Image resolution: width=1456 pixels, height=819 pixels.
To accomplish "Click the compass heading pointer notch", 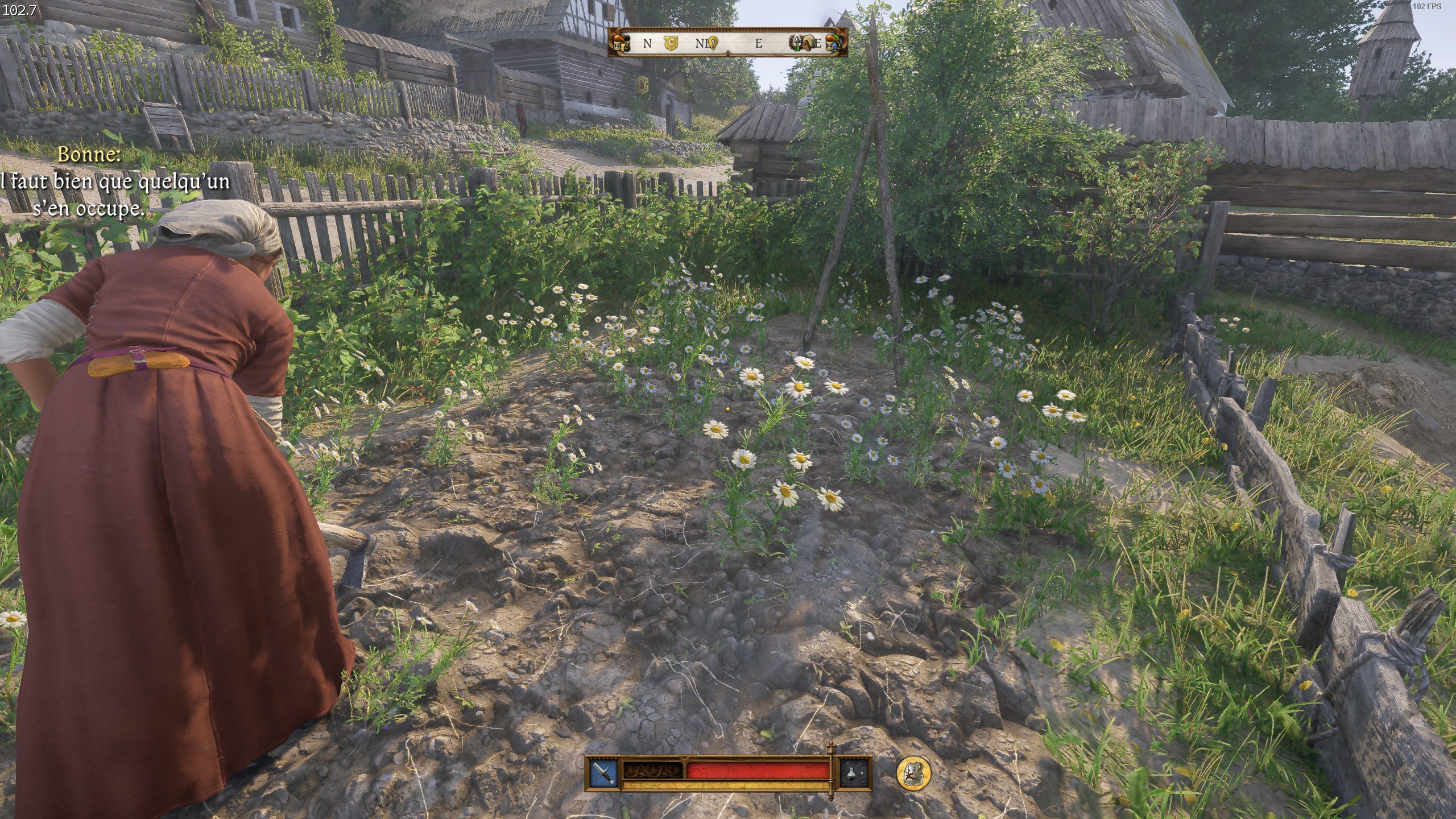I will [x=728, y=55].
